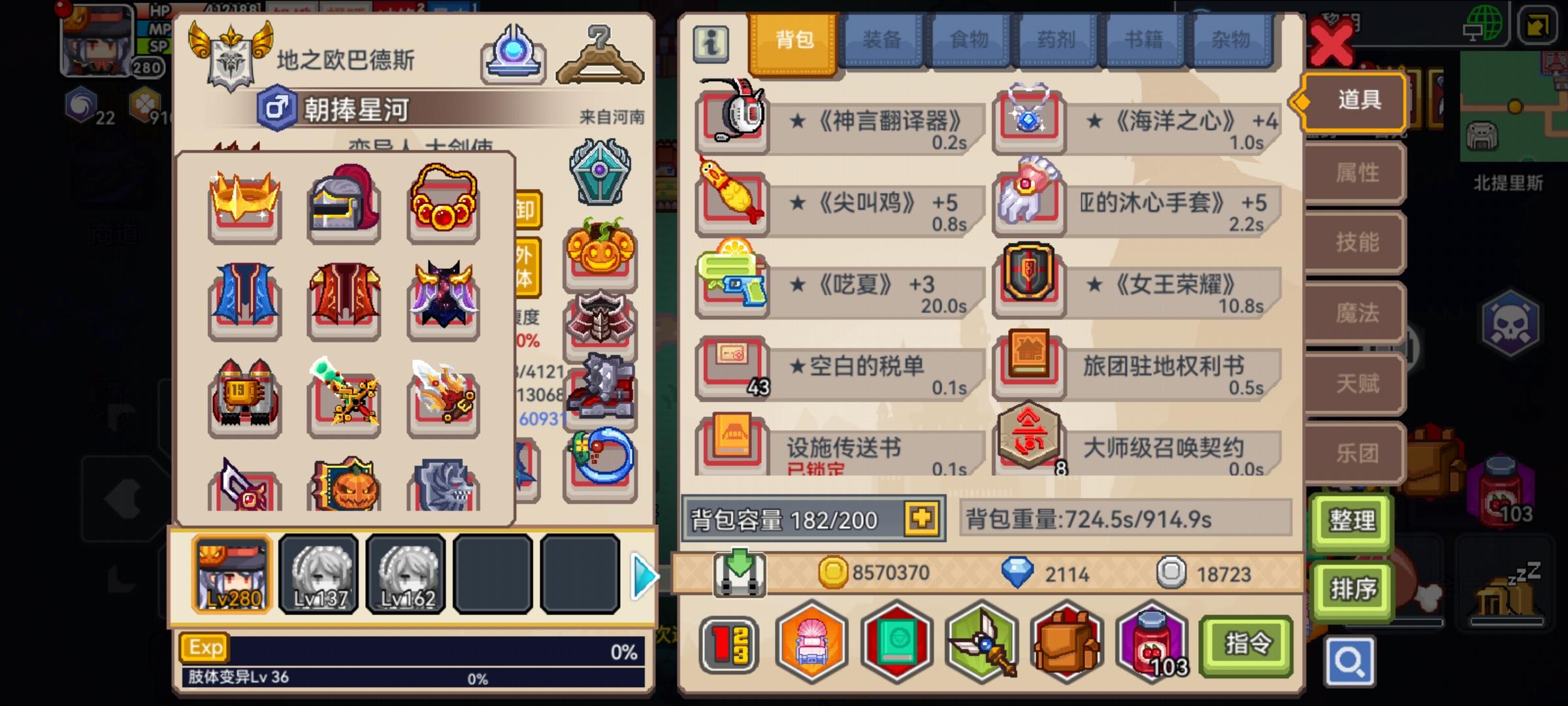Click the teal book emblem hexagon icon
The image size is (1568, 706).
(896, 644)
